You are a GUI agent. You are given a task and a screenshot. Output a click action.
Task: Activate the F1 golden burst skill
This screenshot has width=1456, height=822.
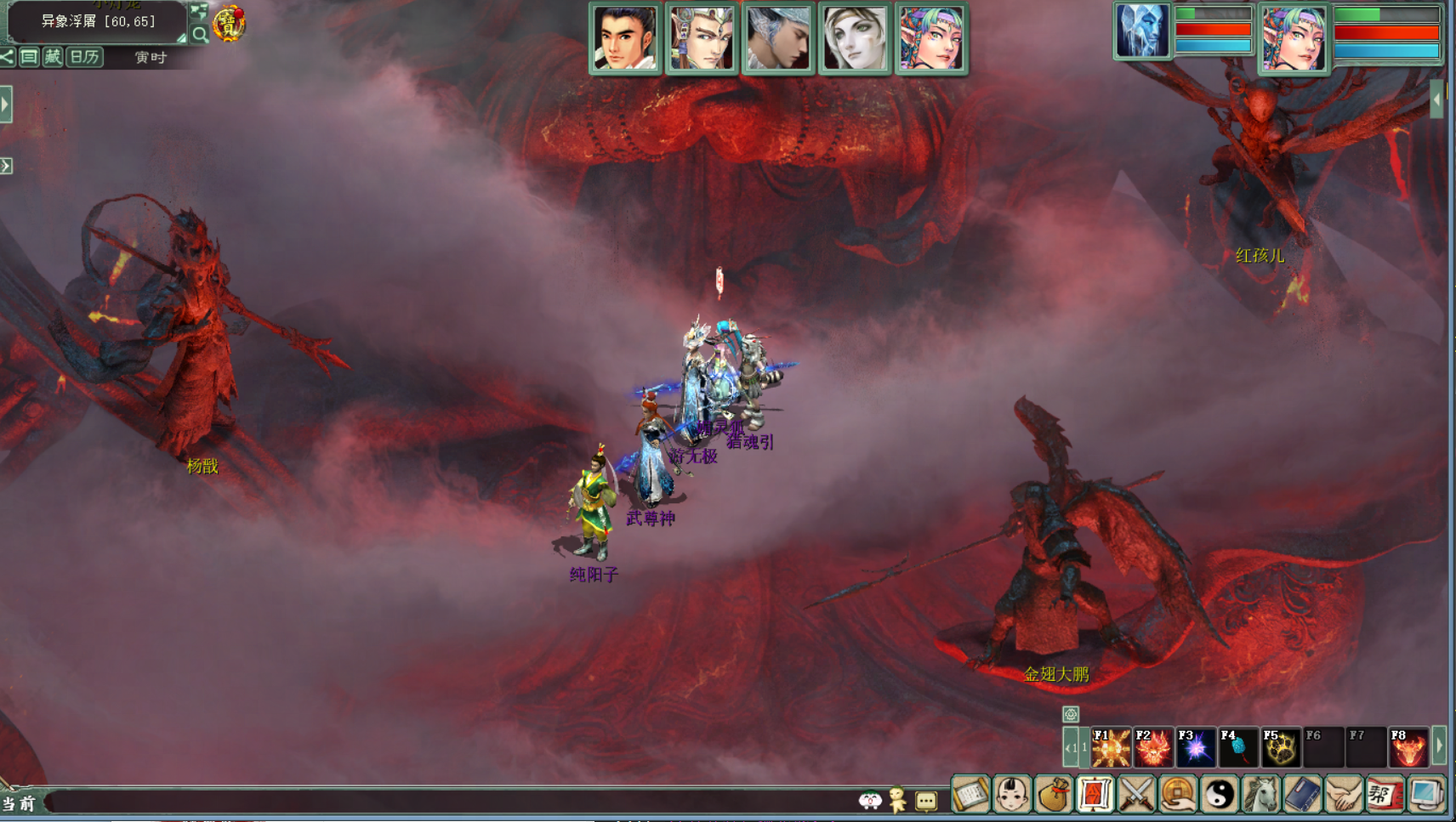(x=1111, y=748)
